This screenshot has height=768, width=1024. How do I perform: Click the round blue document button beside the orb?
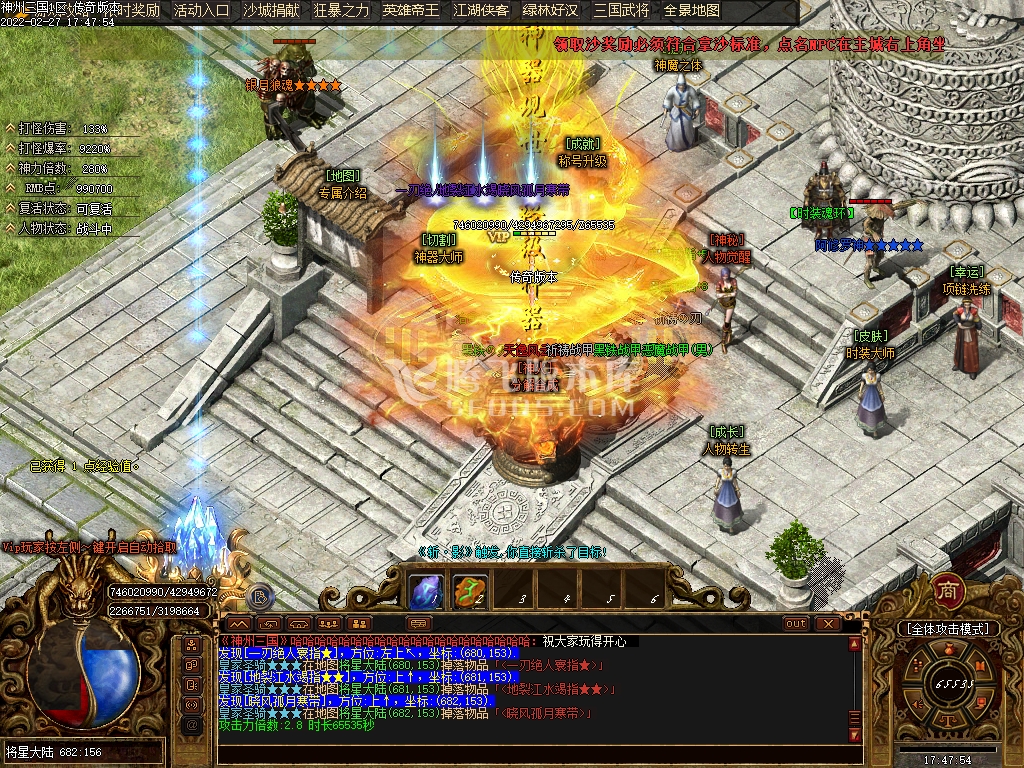(x=259, y=597)
